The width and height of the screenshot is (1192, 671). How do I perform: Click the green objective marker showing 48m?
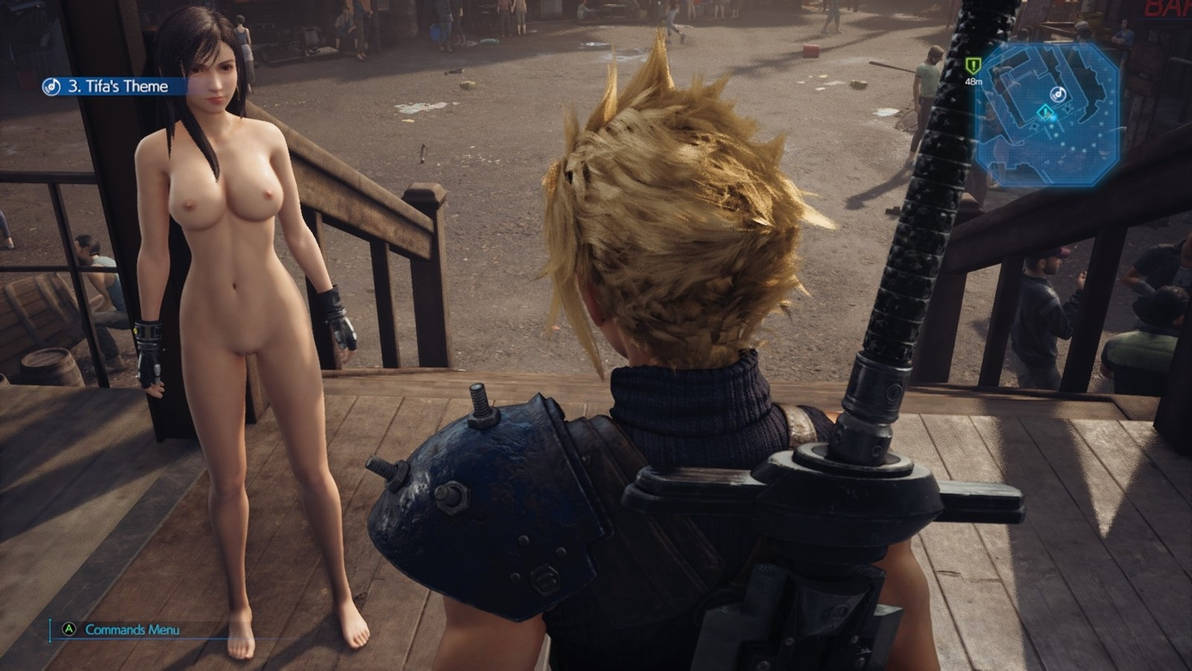pyautogui.click(x=972, y=66)
